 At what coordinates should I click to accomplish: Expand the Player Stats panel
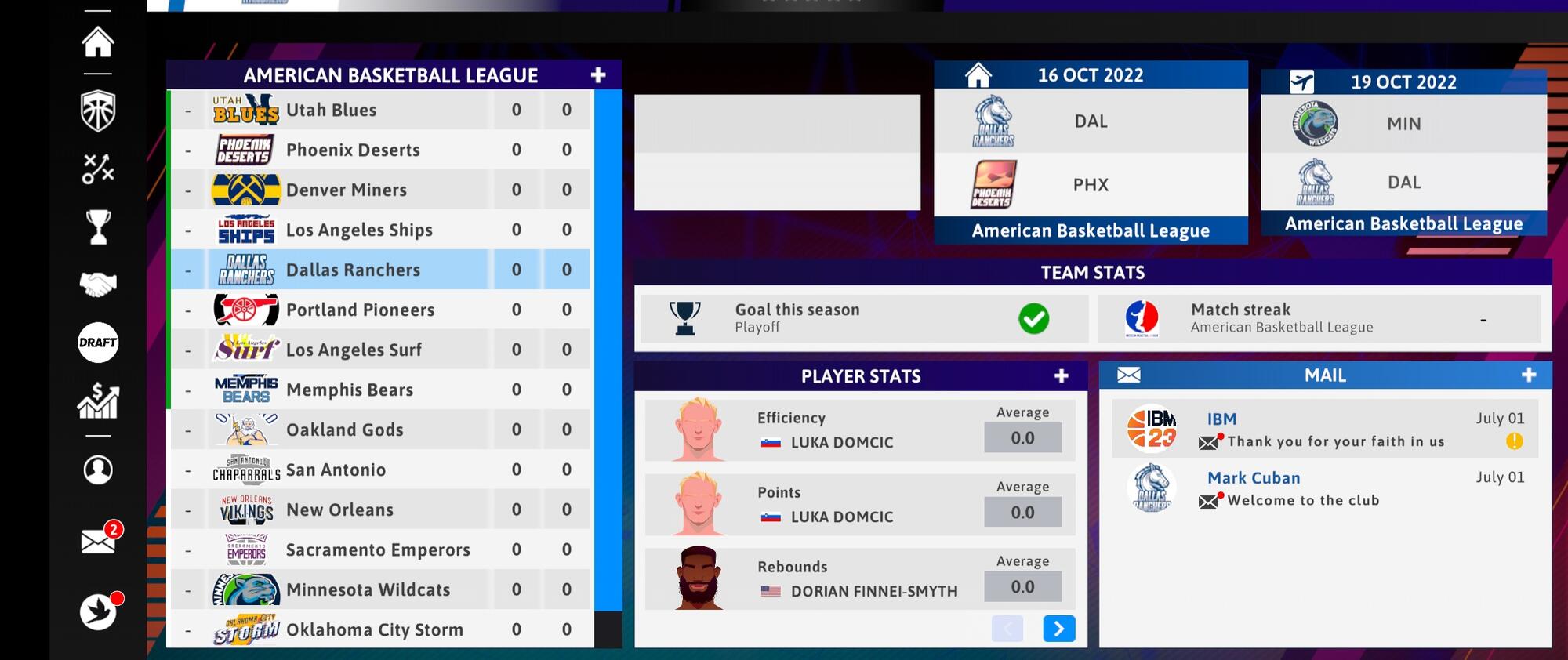(1061, 376)
